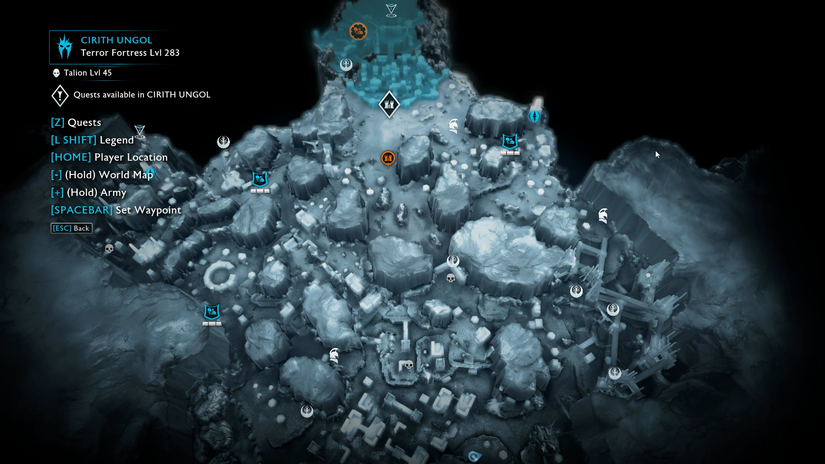Select the orange circular marker inside the fortress
Viewport: 825px width, 464px height.
pyautogui.click(x=357, y=31)
